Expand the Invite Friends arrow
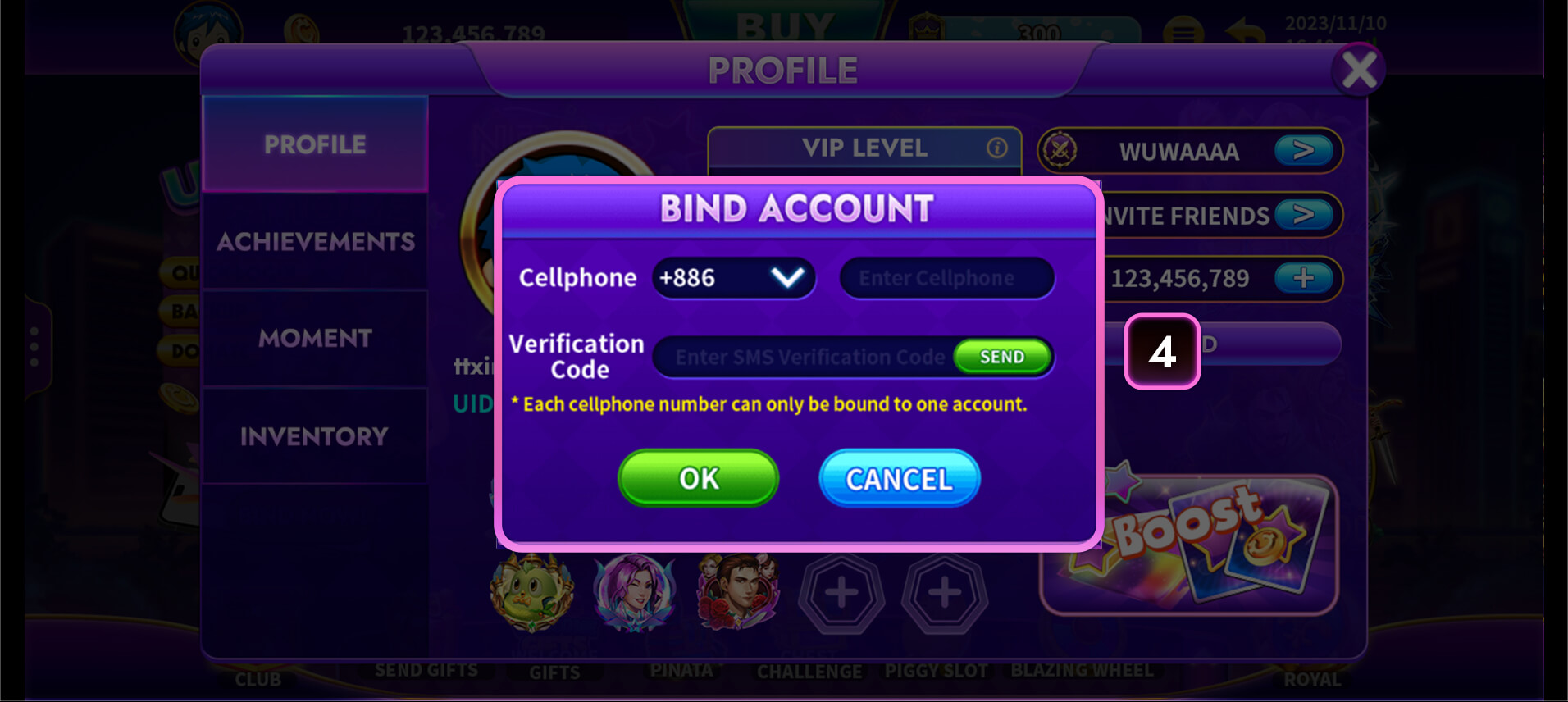This screenshot has height=702, width=1568. point(1306,216)
